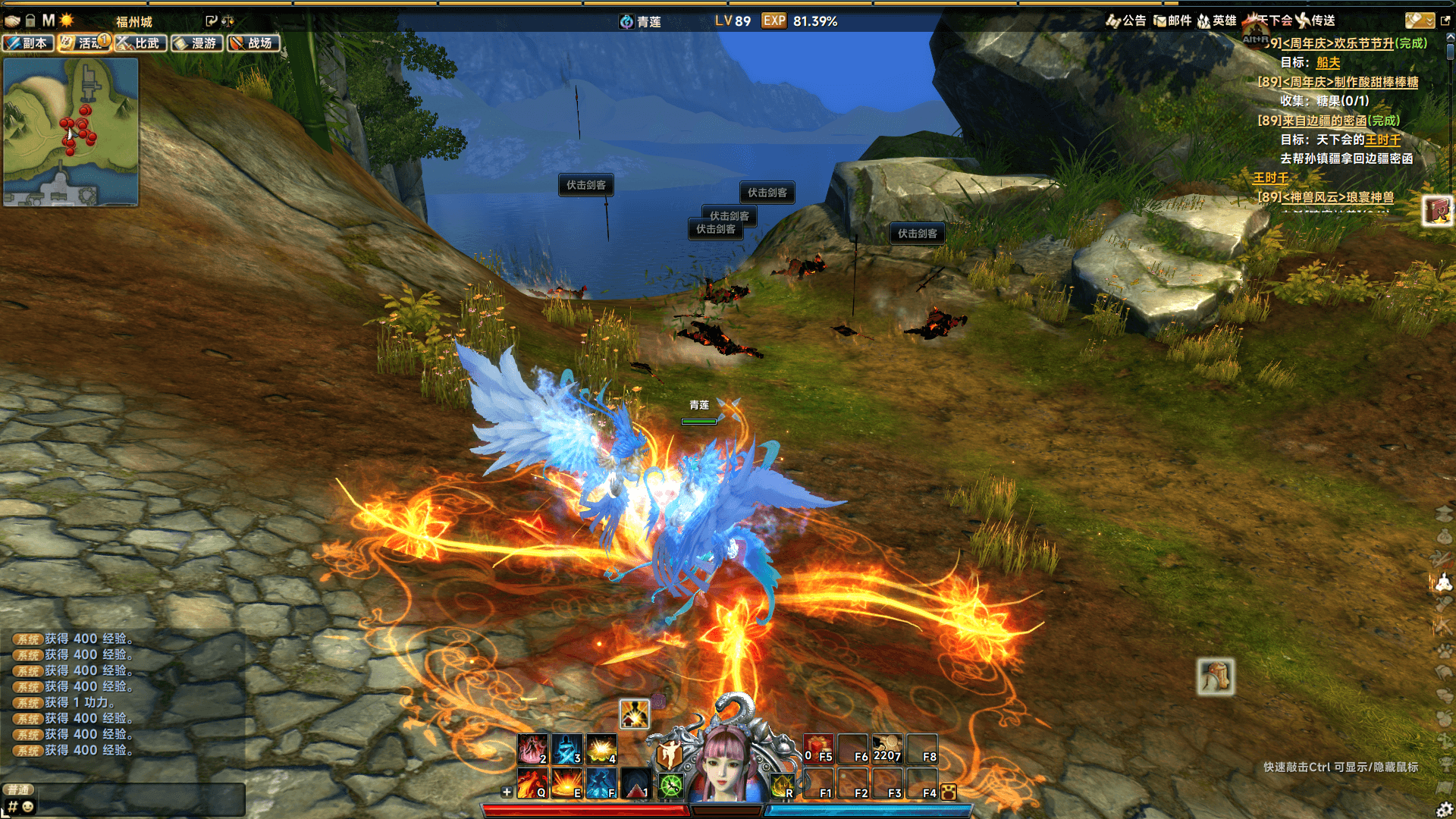The height and width of the screenshot is (819, 1456).
Task: Open the paw print pet button
Action: [948, 792]
